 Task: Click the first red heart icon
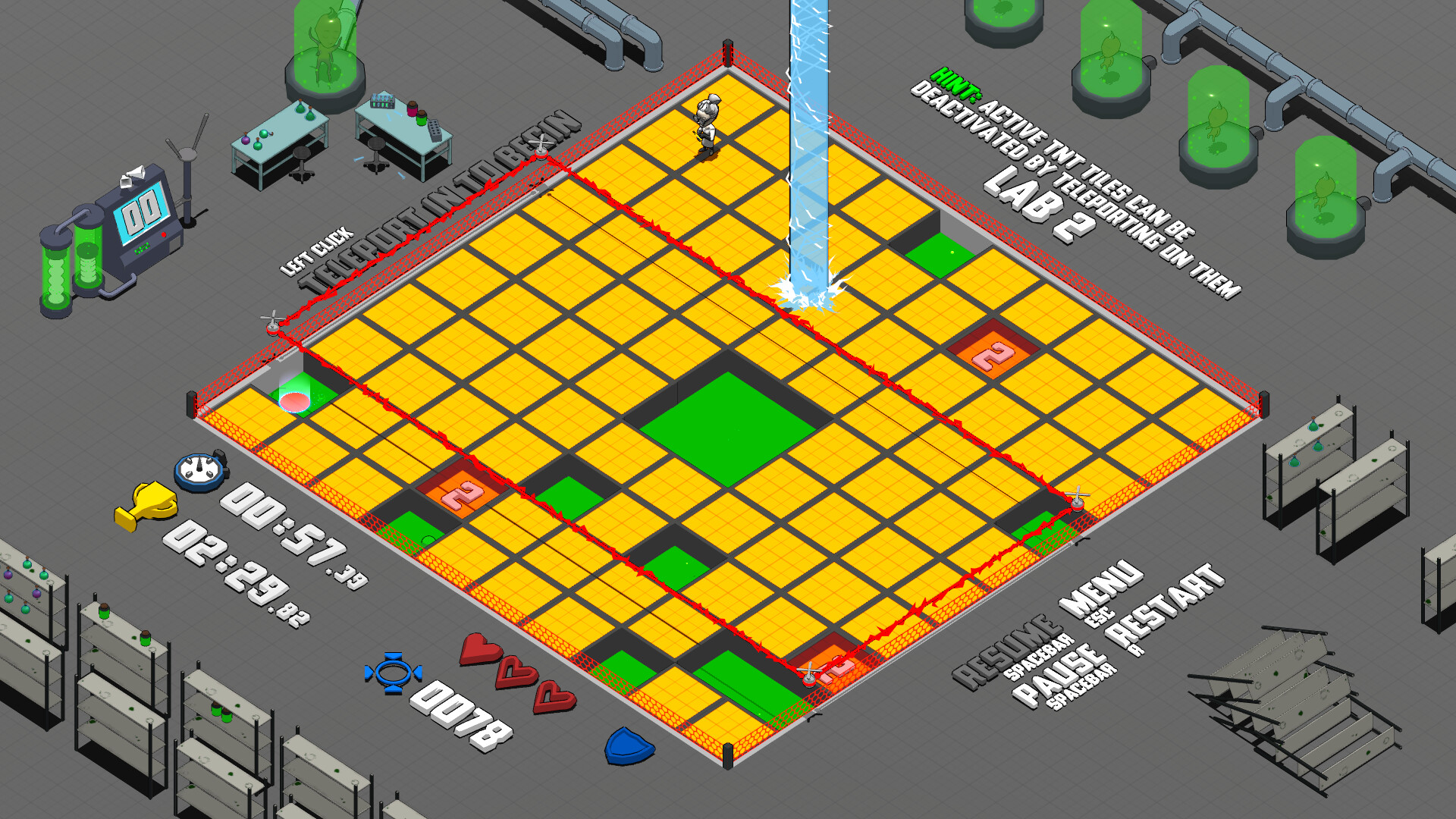pyautogui.click(x=479, y=648)
